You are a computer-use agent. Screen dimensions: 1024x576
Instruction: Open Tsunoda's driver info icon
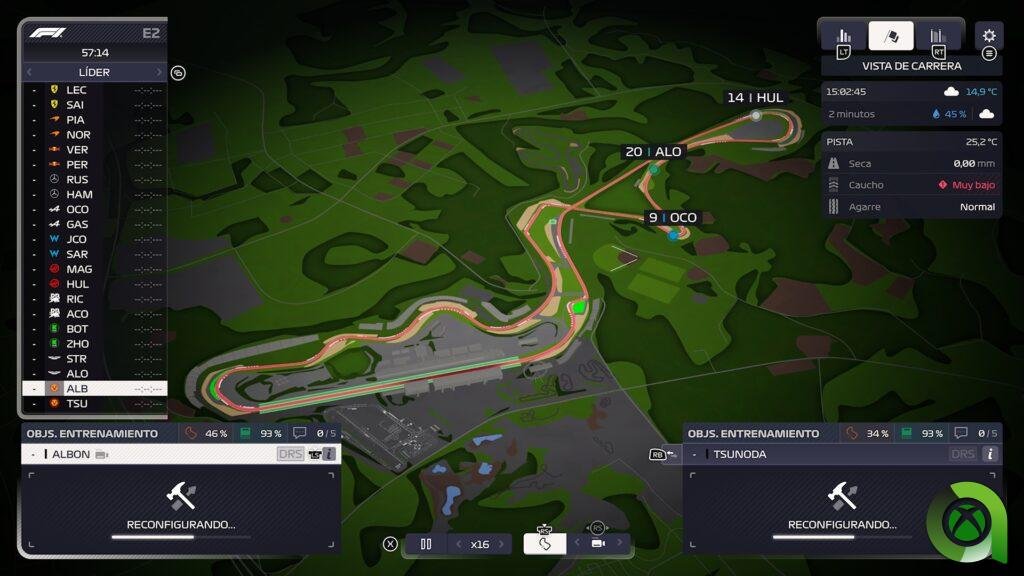990,454
